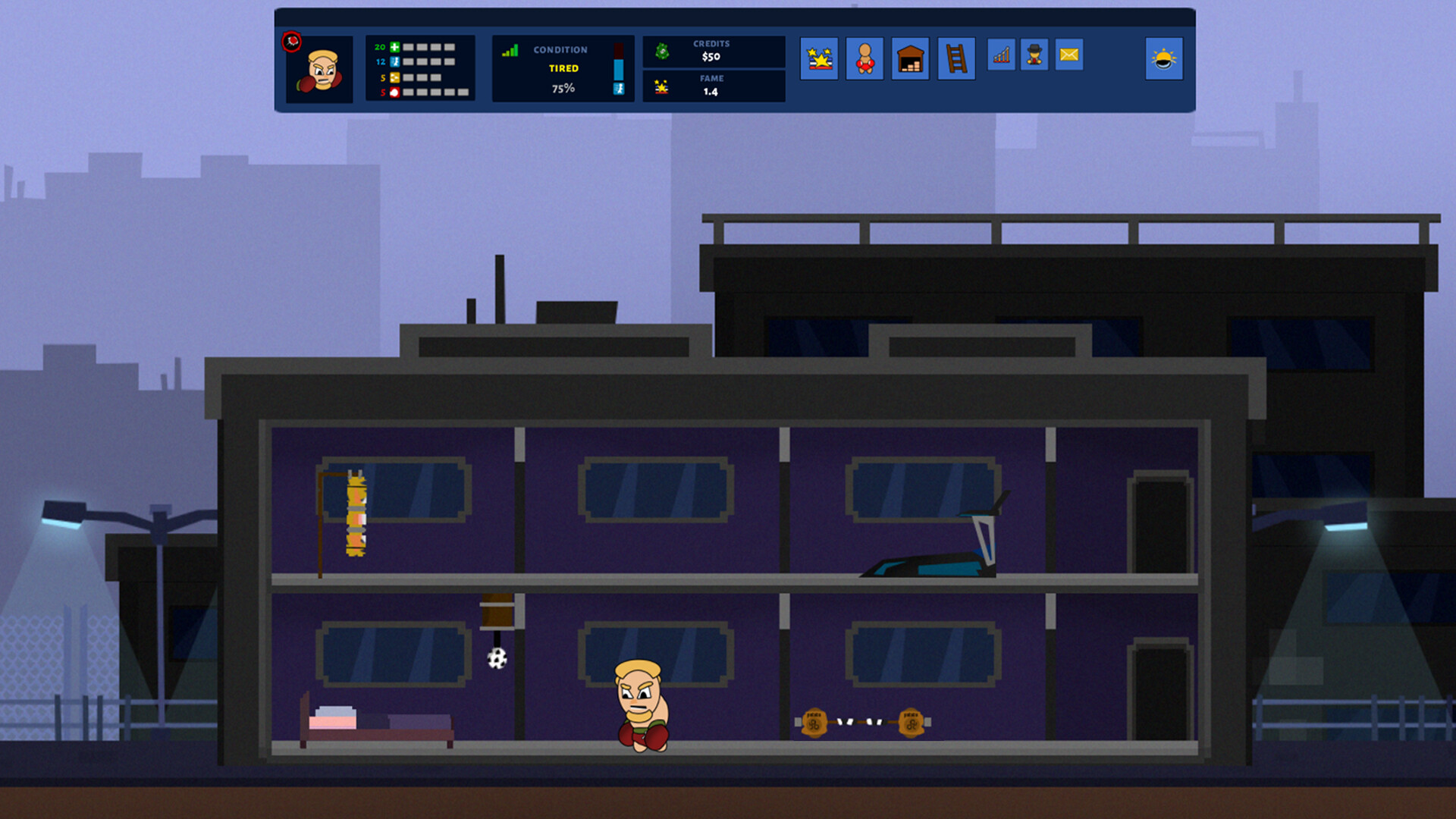Click the green health plus stat icon
This screenshot has height=819, width=1456.
pos(394,47)
